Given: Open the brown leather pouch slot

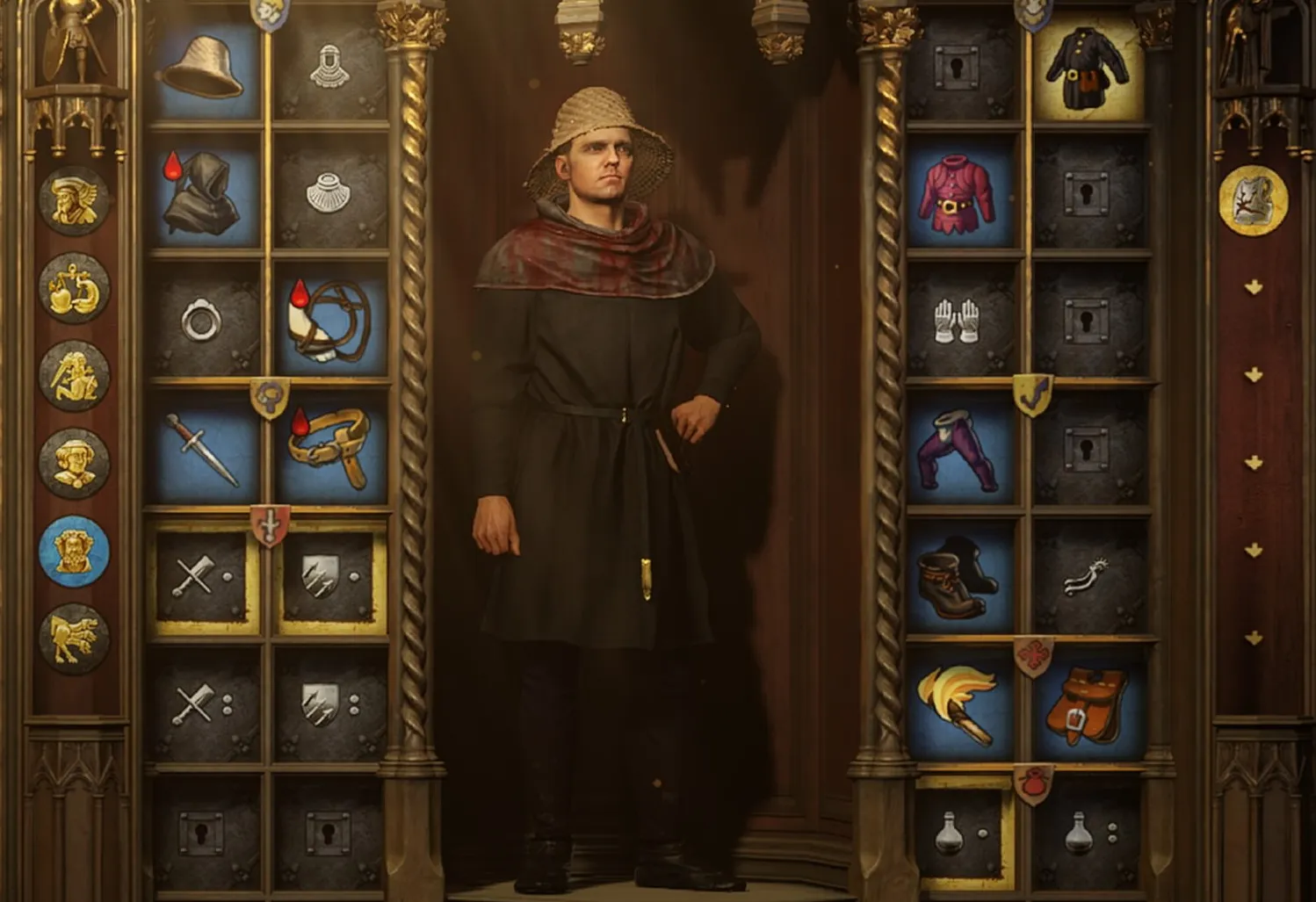Looking at the screenshot, I should point(1088,704).
